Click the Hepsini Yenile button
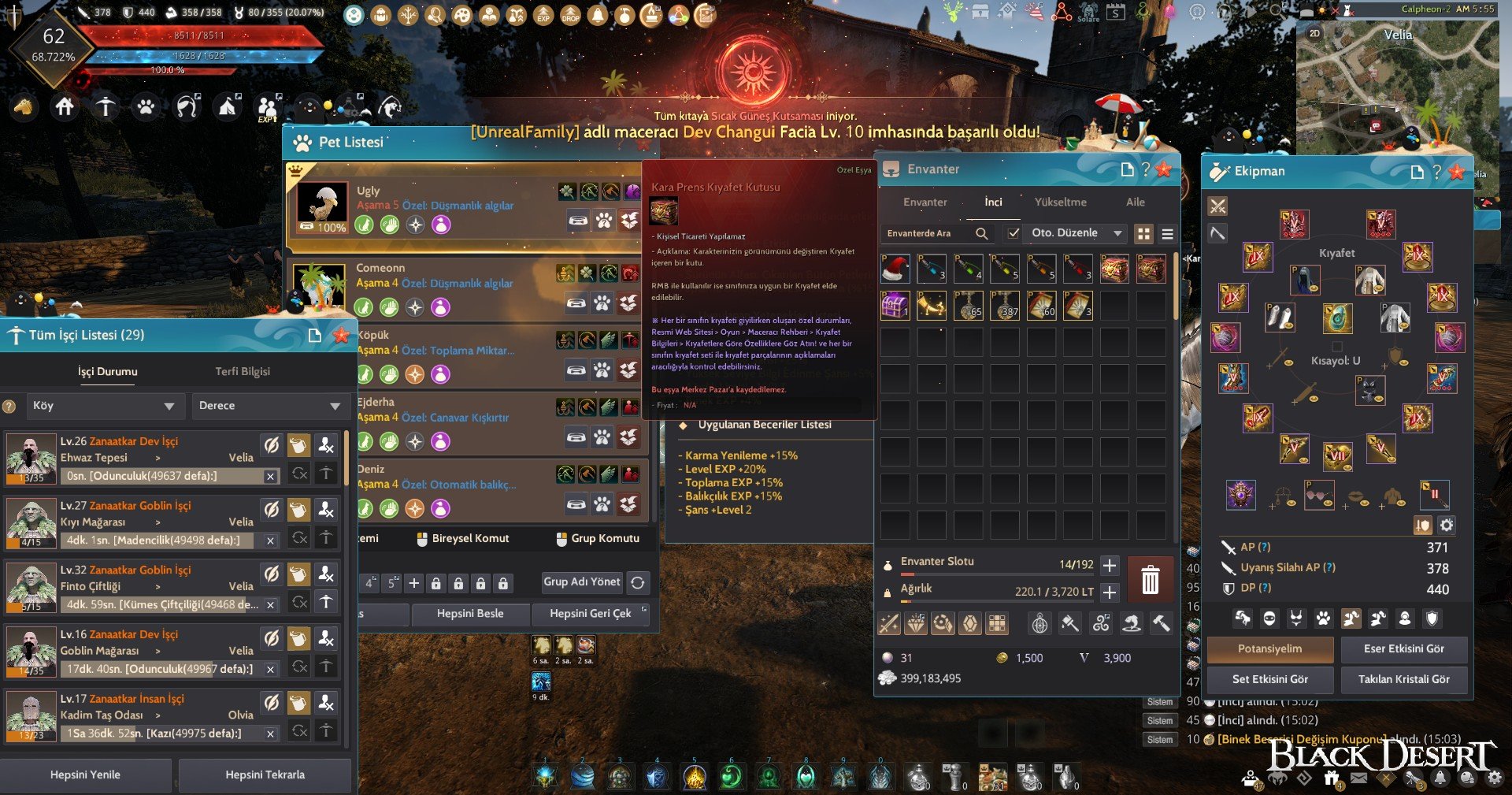 click(85, 775)
